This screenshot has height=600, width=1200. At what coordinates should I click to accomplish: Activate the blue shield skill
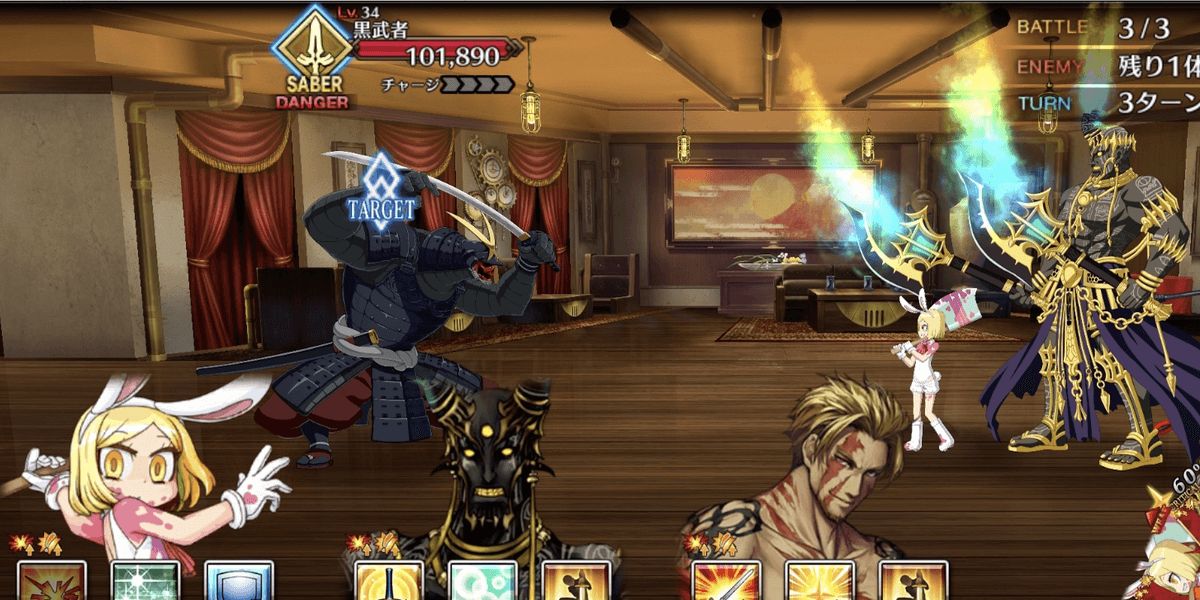[239, 582]
